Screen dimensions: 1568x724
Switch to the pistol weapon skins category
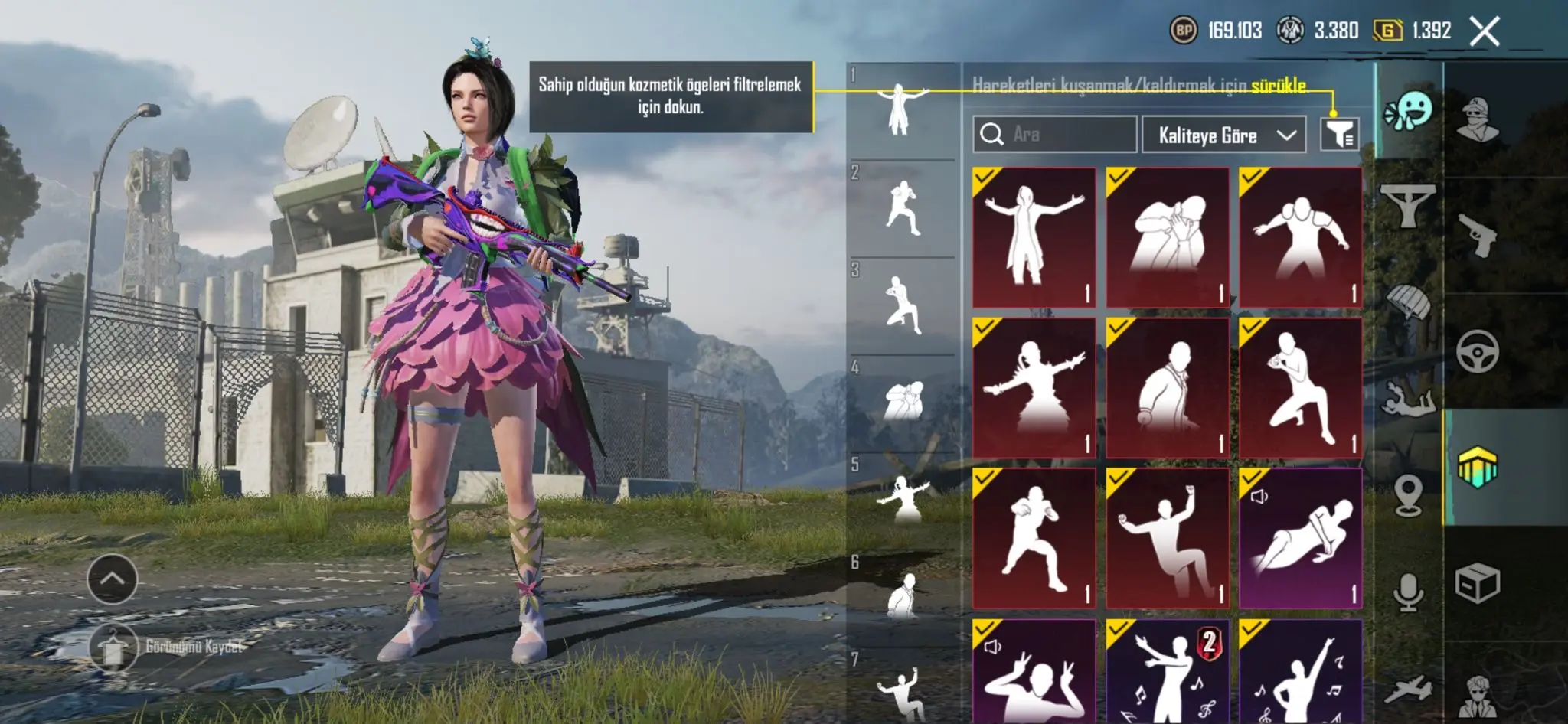(1478, 236)
